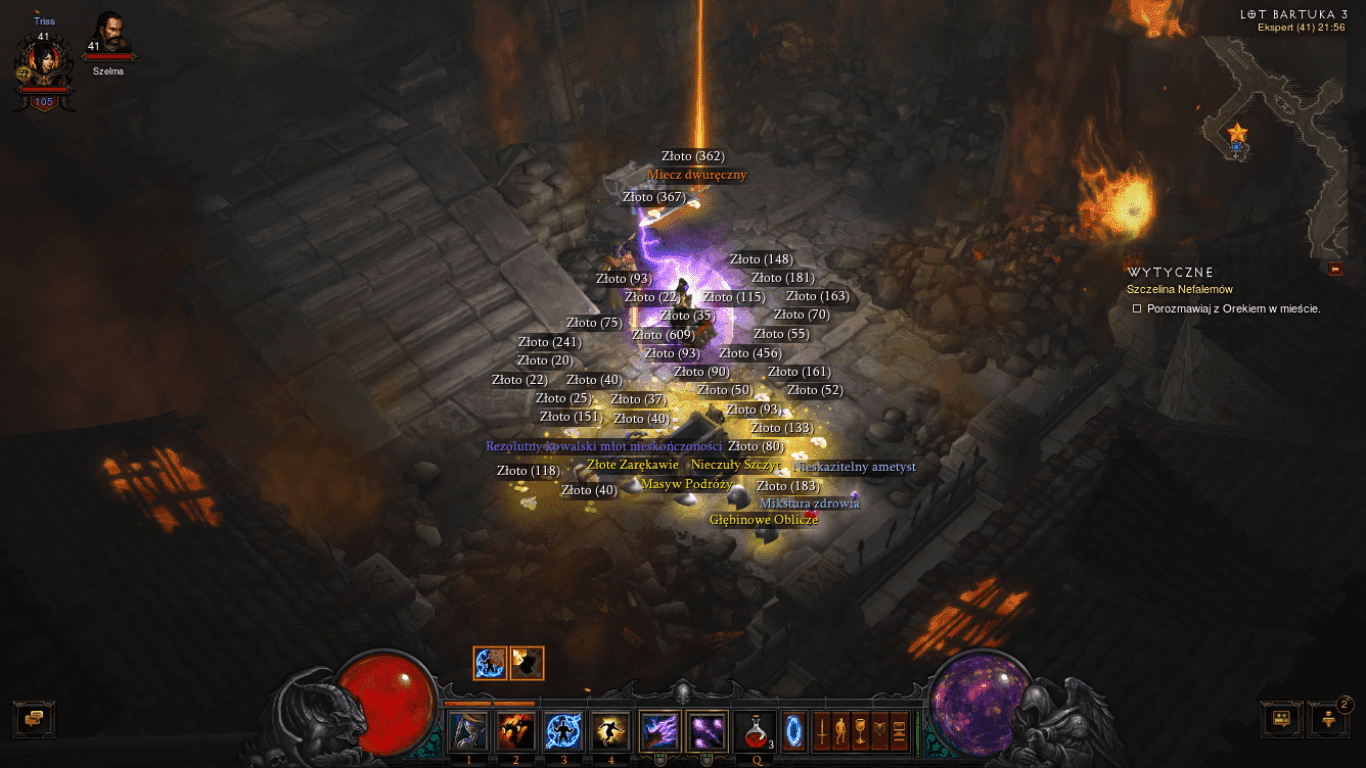Image resolution: width=1366 pixels, height=768 pixels.
Task: Activate the blue storm armor skill
Action: point(563,731)
